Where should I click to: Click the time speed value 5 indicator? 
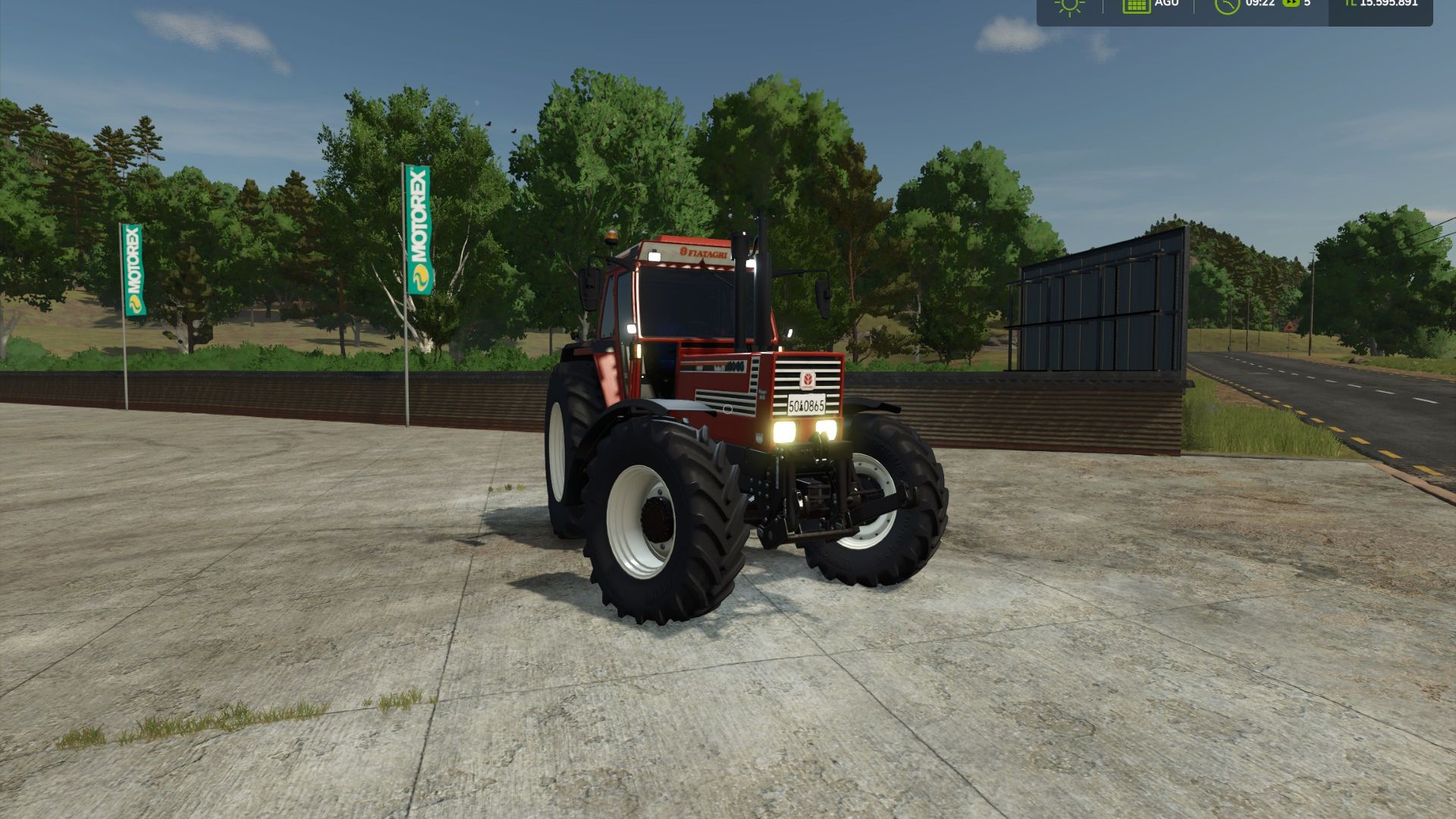[1307, 7]
